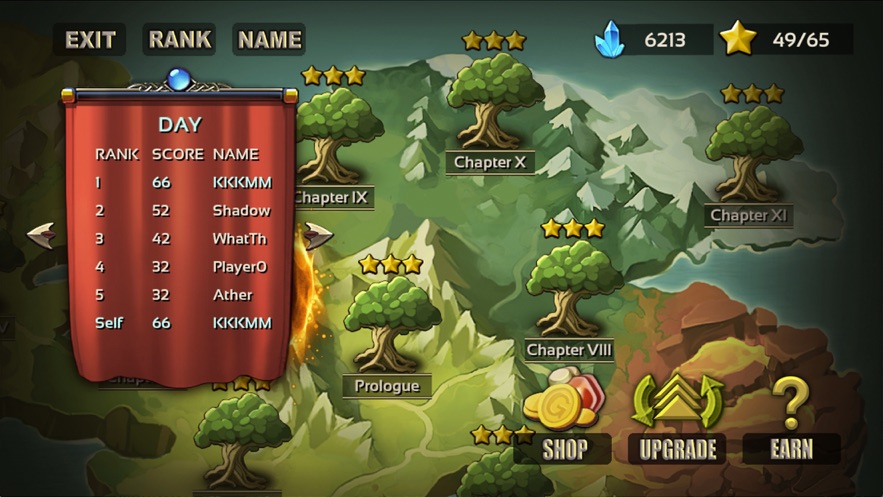Select KKKMM's rank 1 leaderboard row
The height and width of the screenshot is (497, 883).
[182, 183]
